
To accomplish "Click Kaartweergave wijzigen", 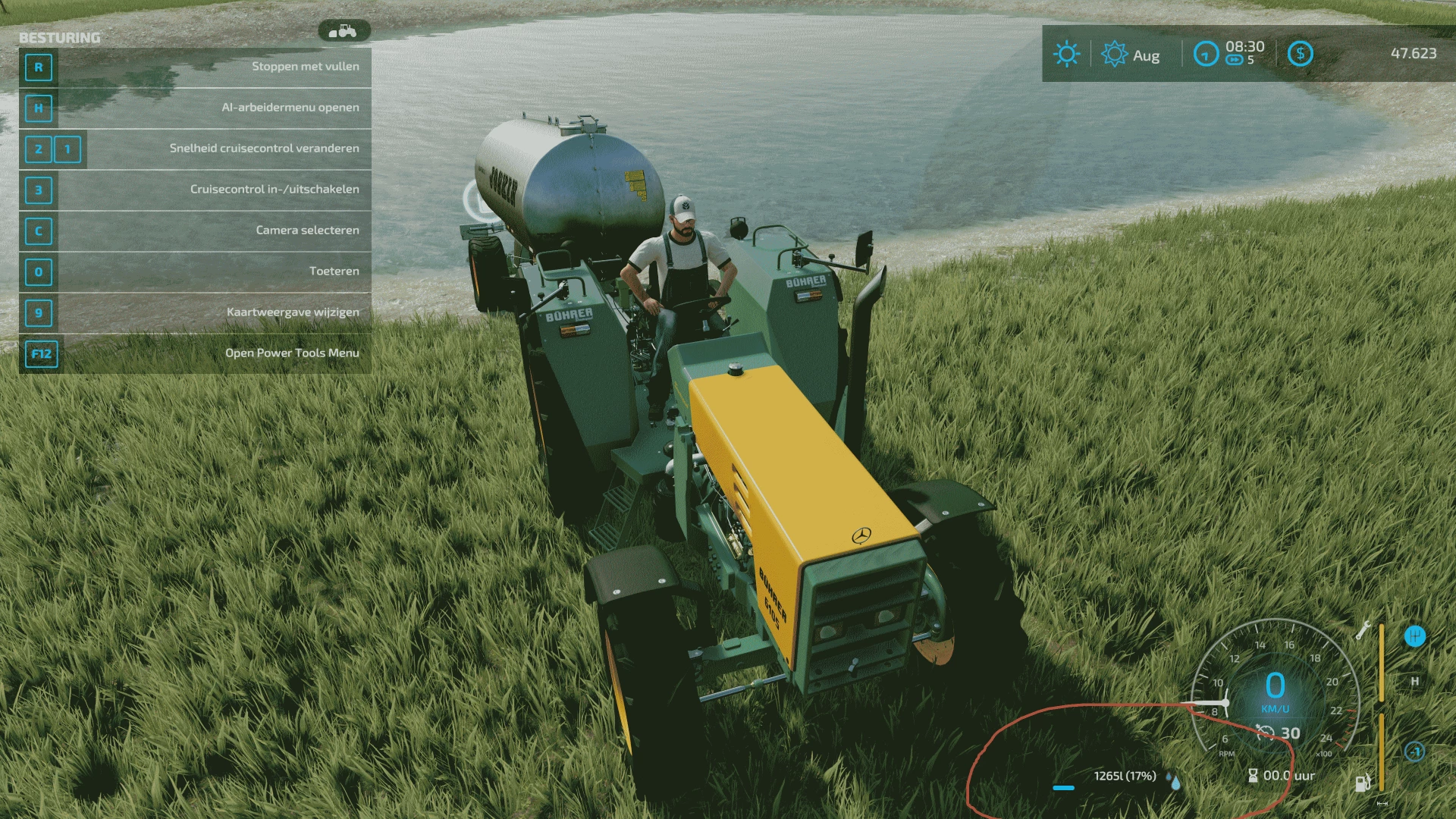I will click(292, 312).
